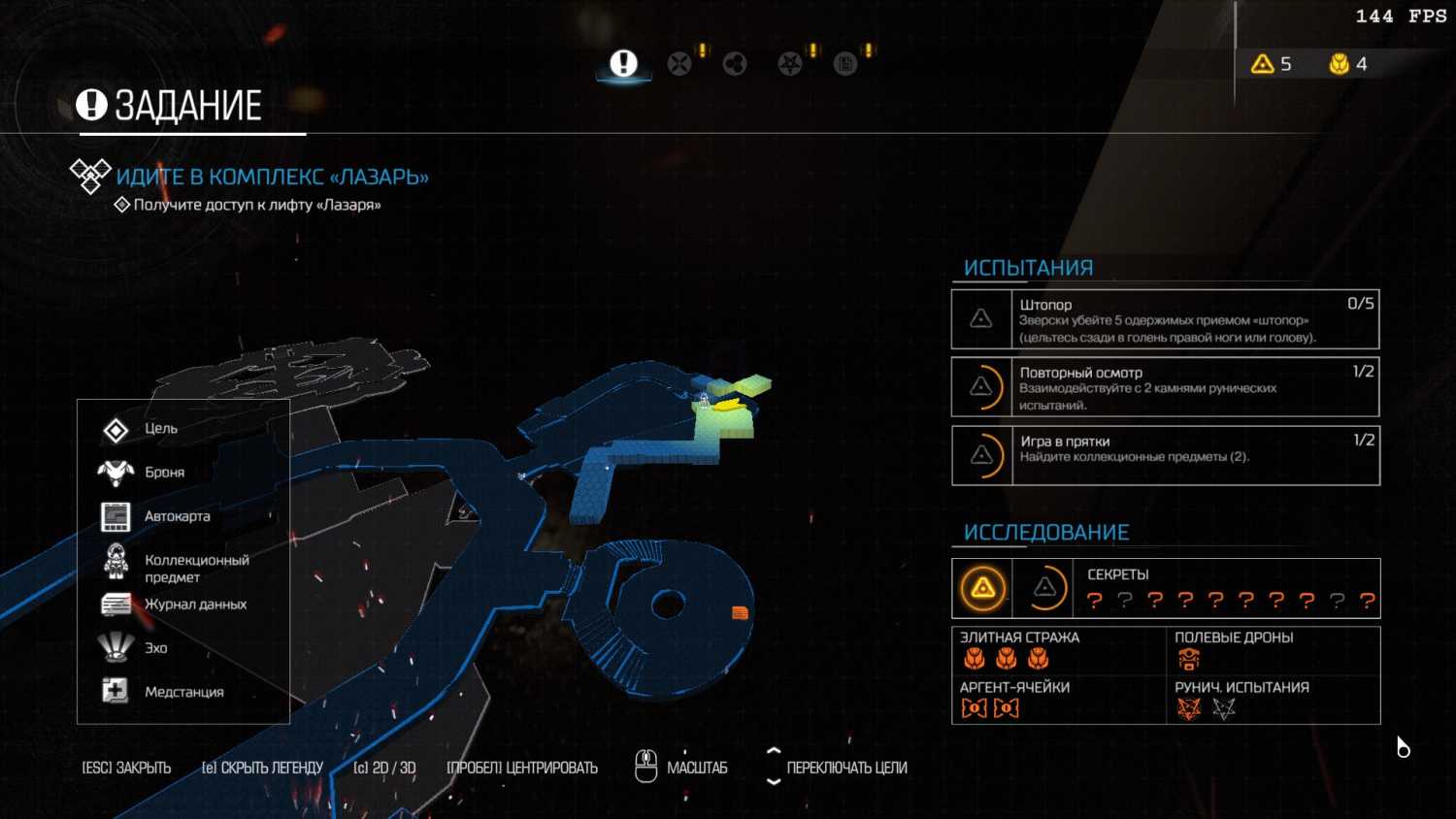The width and height of the screenshot is (1456, 819).
Task: Choose the «Игра в прятки» challenge row
Action: click(x=1165, y=455)
